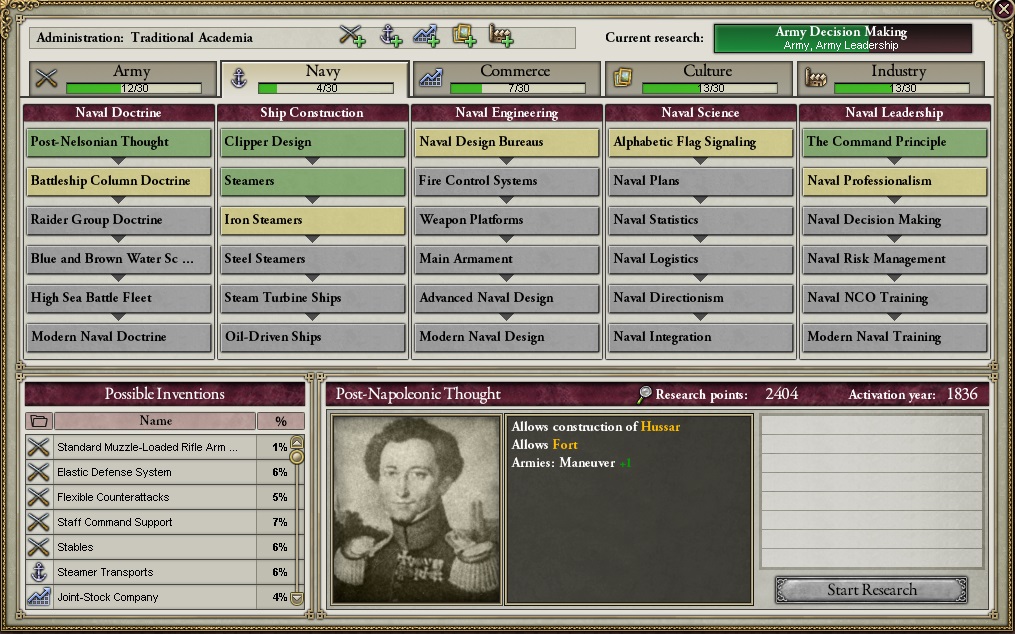Sort inventions by Name column
1015x634 pixels.
click(x=155, y=421)
